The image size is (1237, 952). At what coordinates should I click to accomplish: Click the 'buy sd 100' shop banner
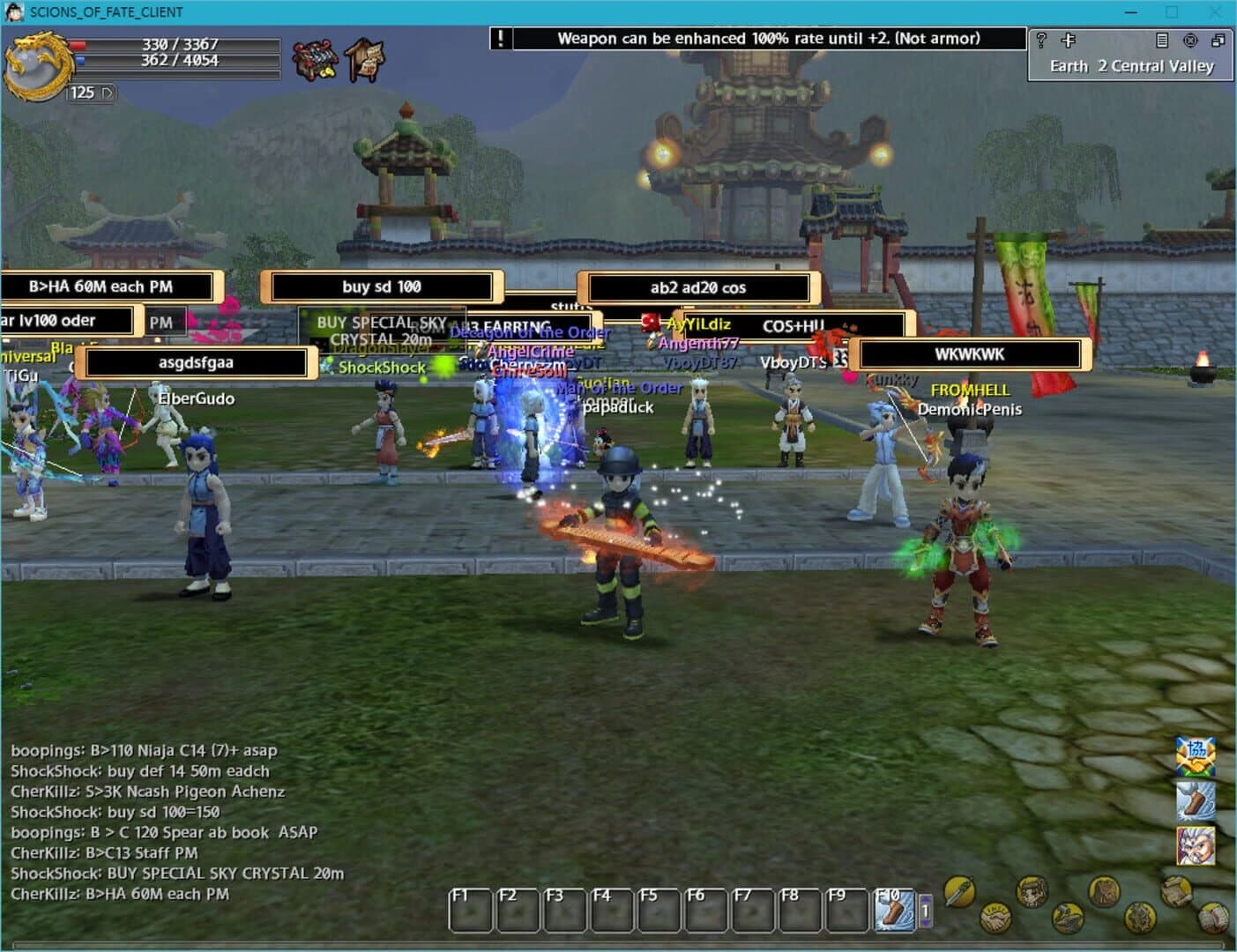click(x=382, y=286)
